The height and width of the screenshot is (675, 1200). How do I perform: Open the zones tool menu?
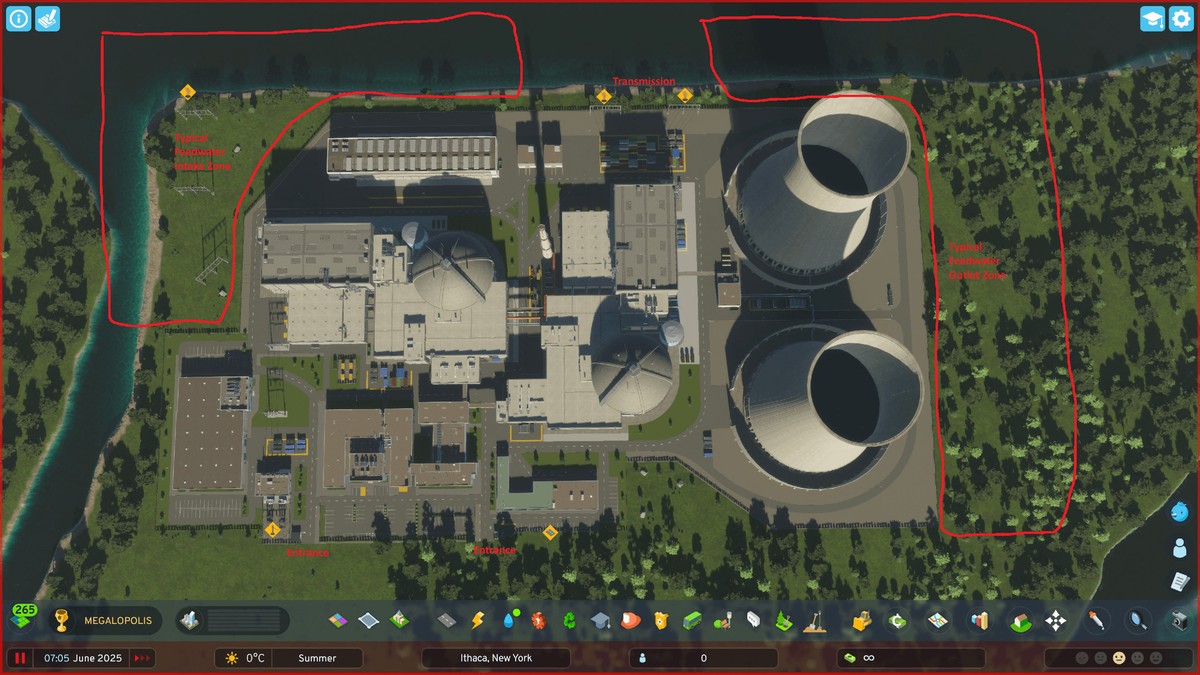338,621
